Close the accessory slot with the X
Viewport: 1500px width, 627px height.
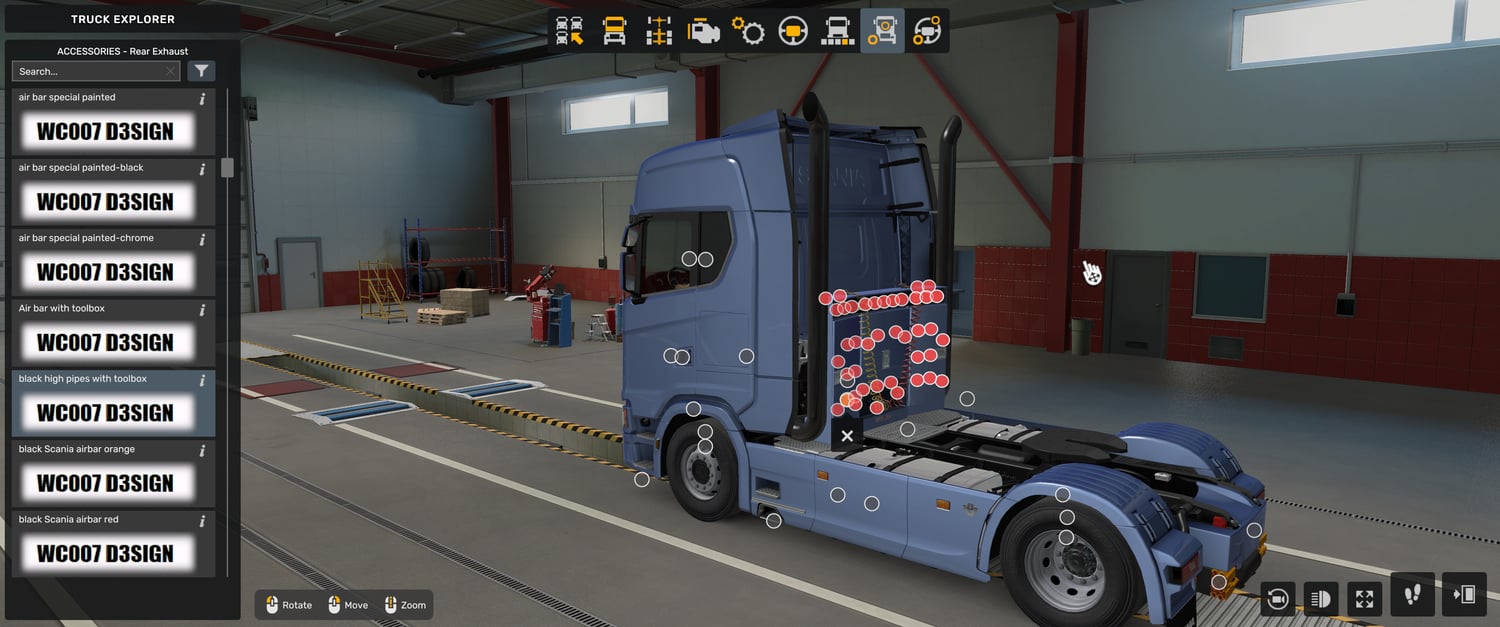pos(847,436)
